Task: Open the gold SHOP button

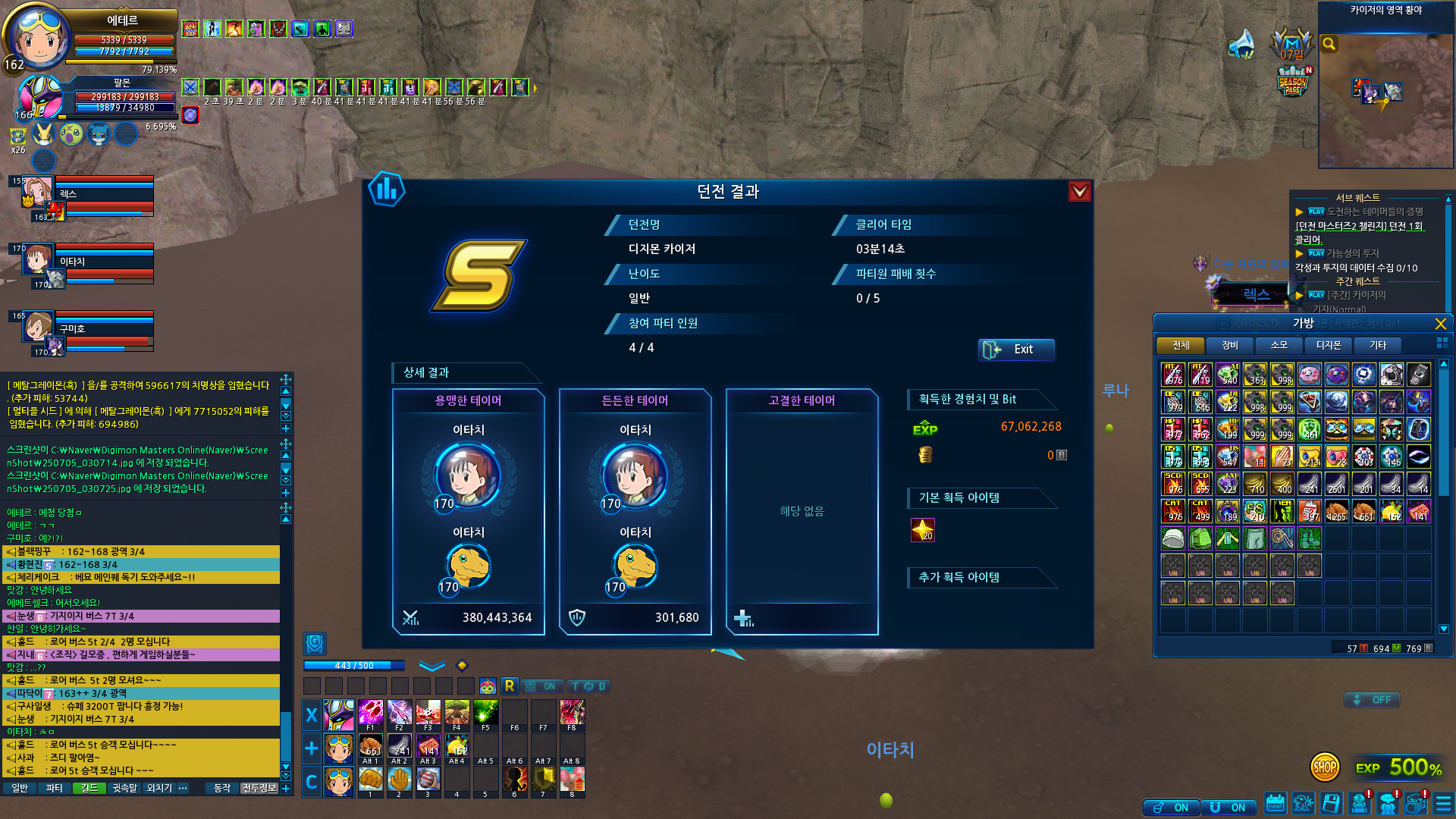Action: [x=1325, y=767]
